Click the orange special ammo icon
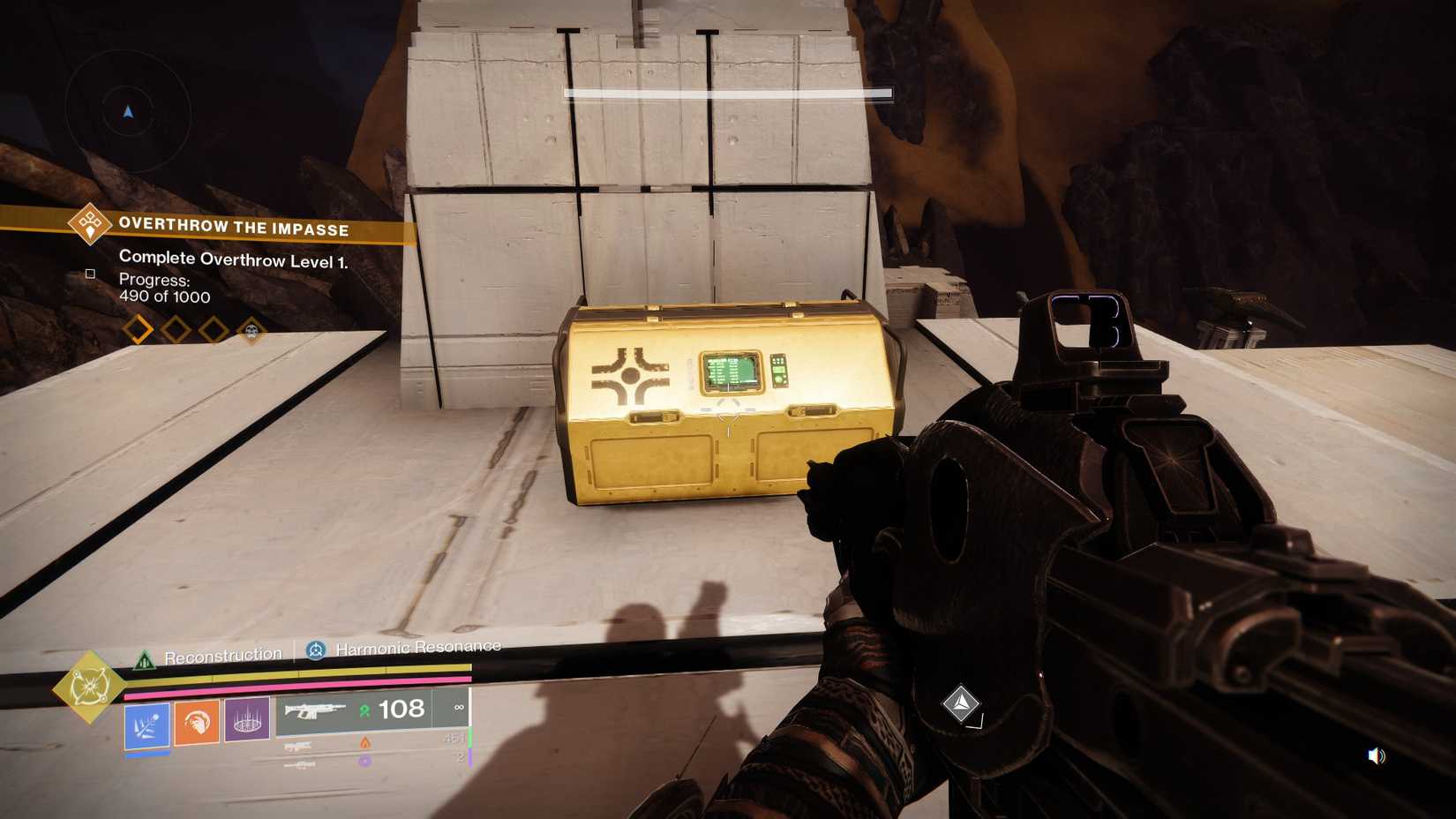This screenshot has height=819, width=1456. pos(365,743)
